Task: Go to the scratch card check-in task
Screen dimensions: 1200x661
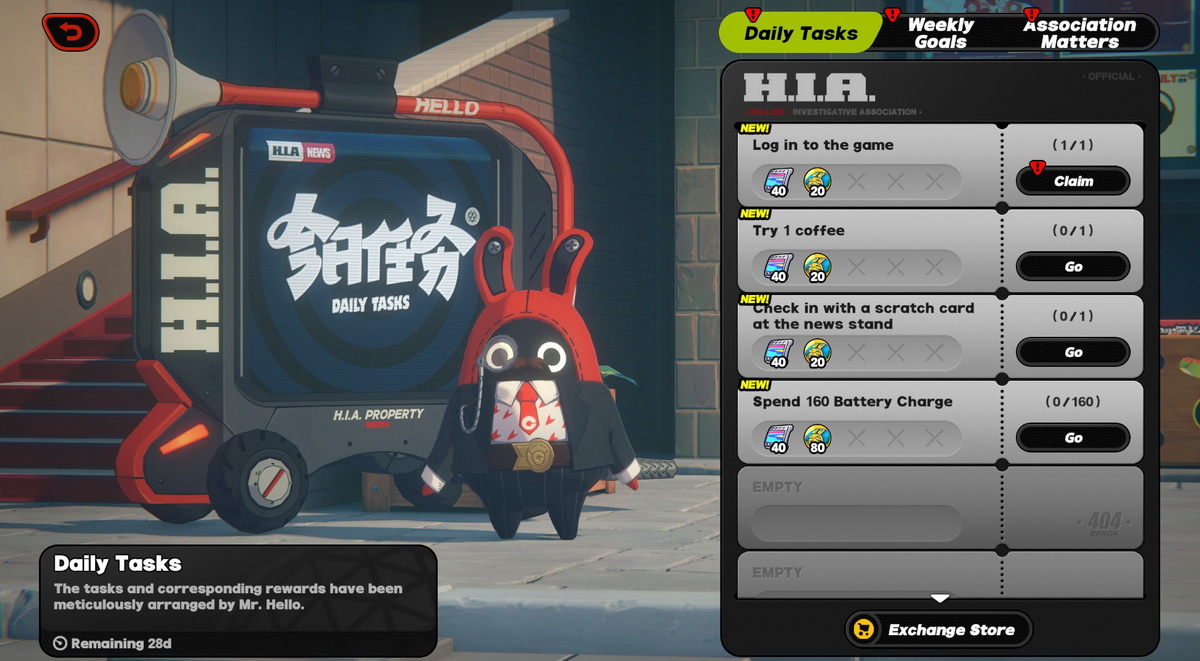Action: pyautogui.click(x=1073, y=352)
